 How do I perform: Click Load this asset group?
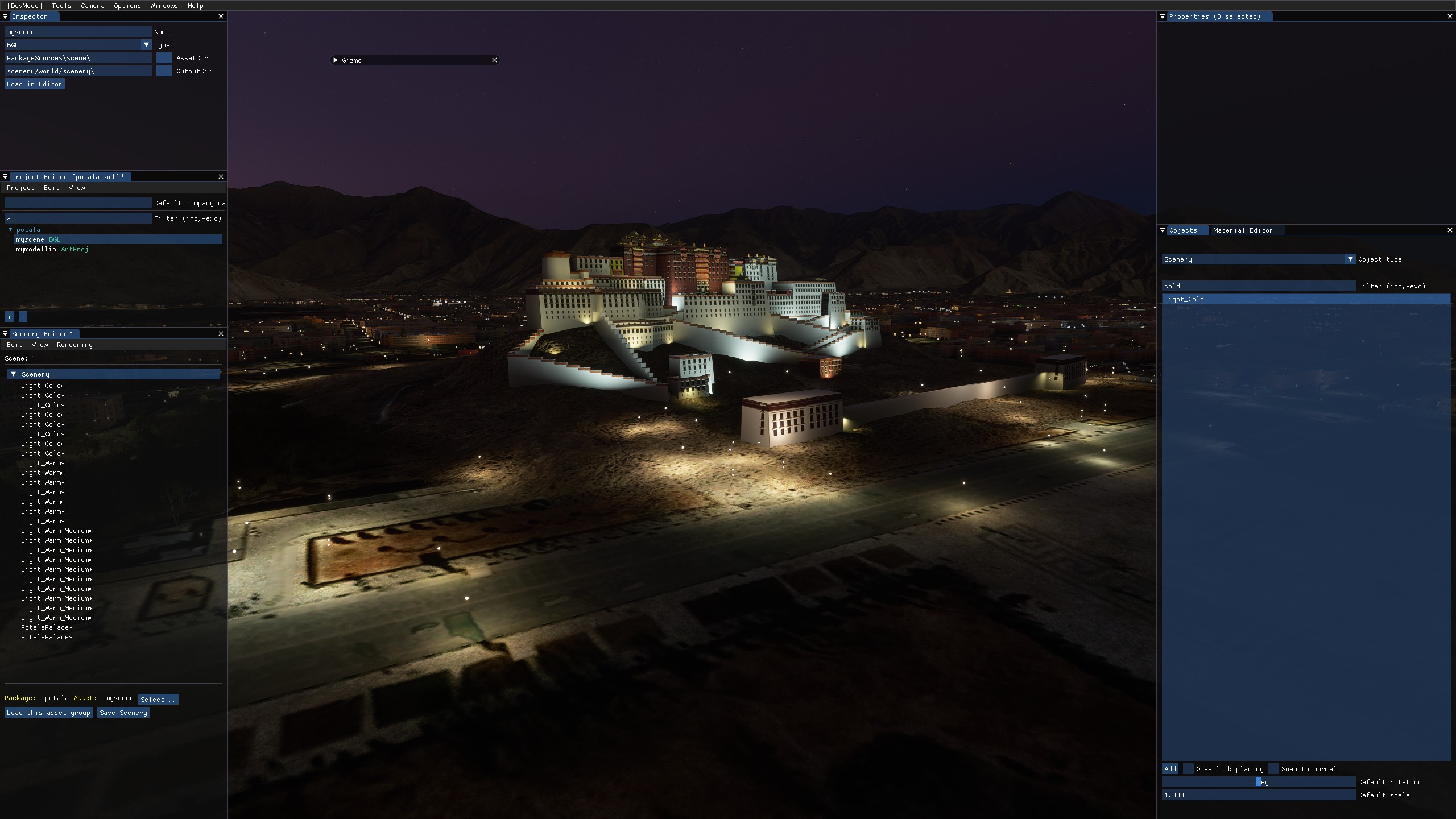48,713
